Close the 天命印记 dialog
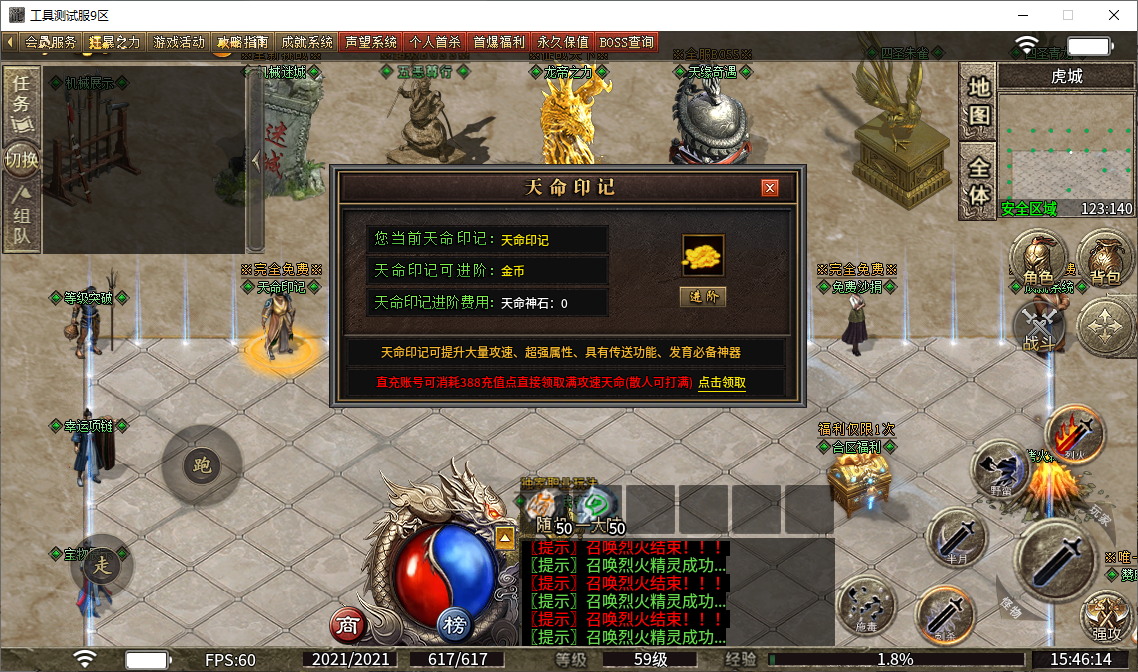 click(x=769, y=188)
